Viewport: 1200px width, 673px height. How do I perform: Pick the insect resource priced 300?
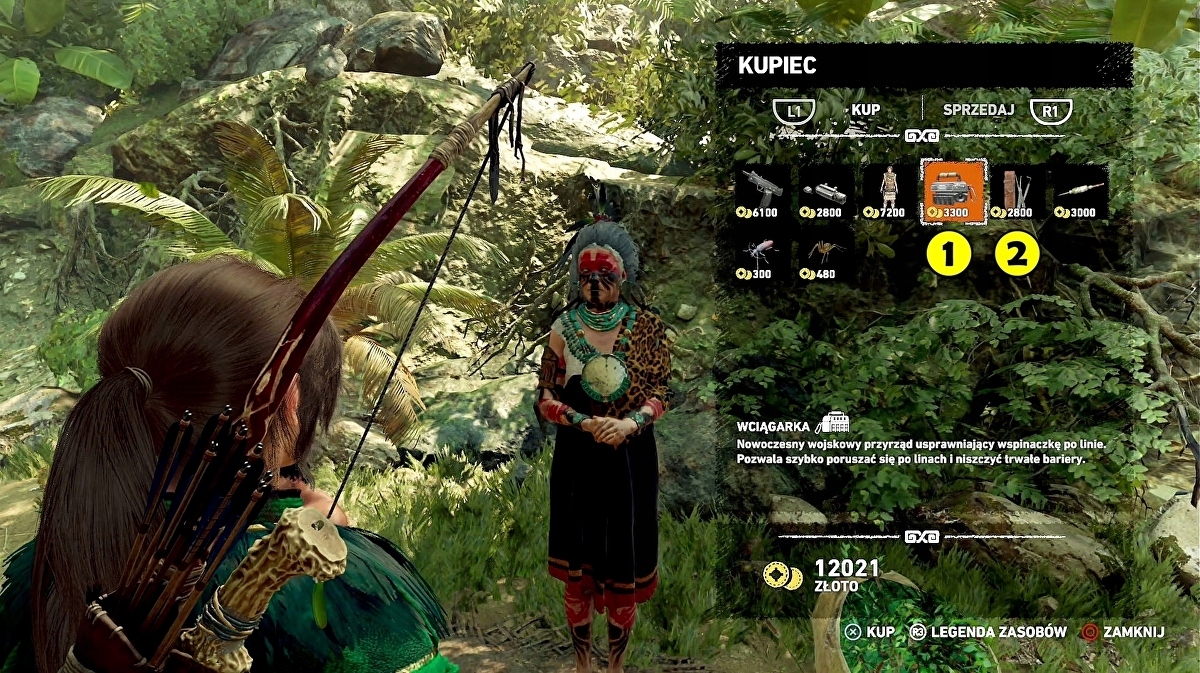(x=762, y=254)
